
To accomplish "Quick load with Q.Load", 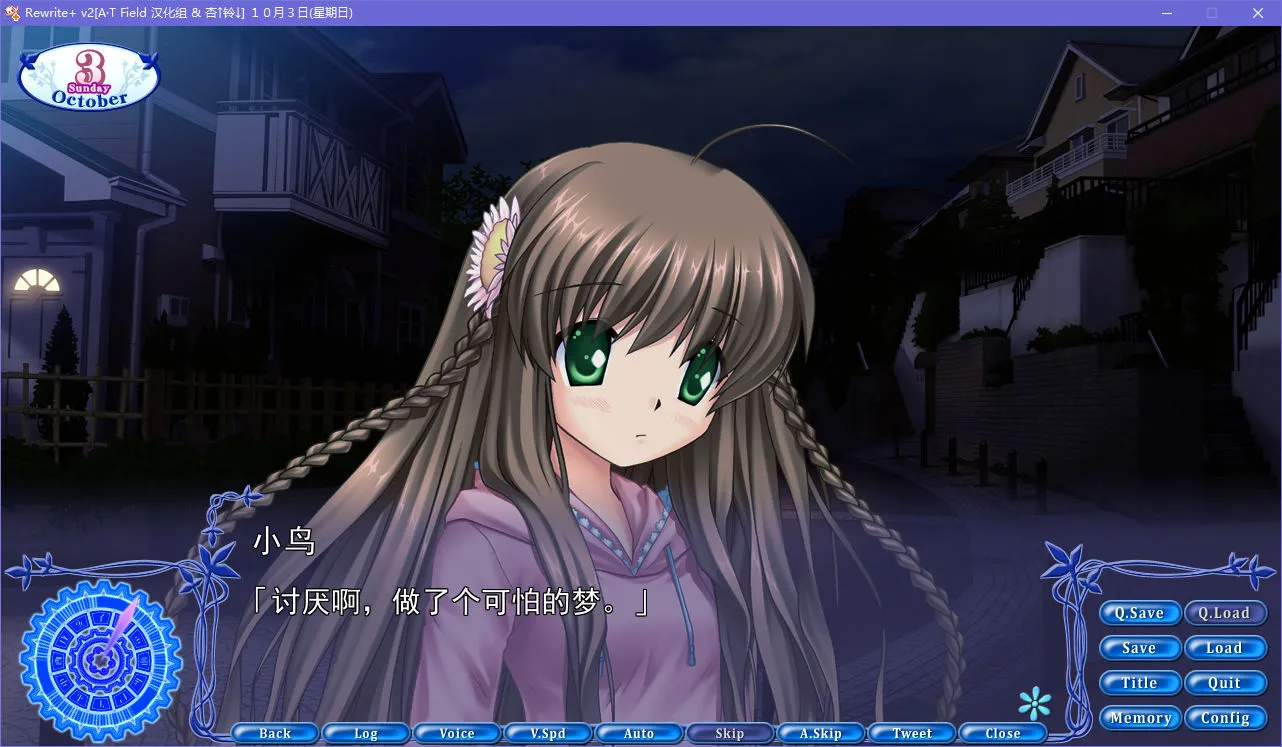I will tap(1226, 613).
